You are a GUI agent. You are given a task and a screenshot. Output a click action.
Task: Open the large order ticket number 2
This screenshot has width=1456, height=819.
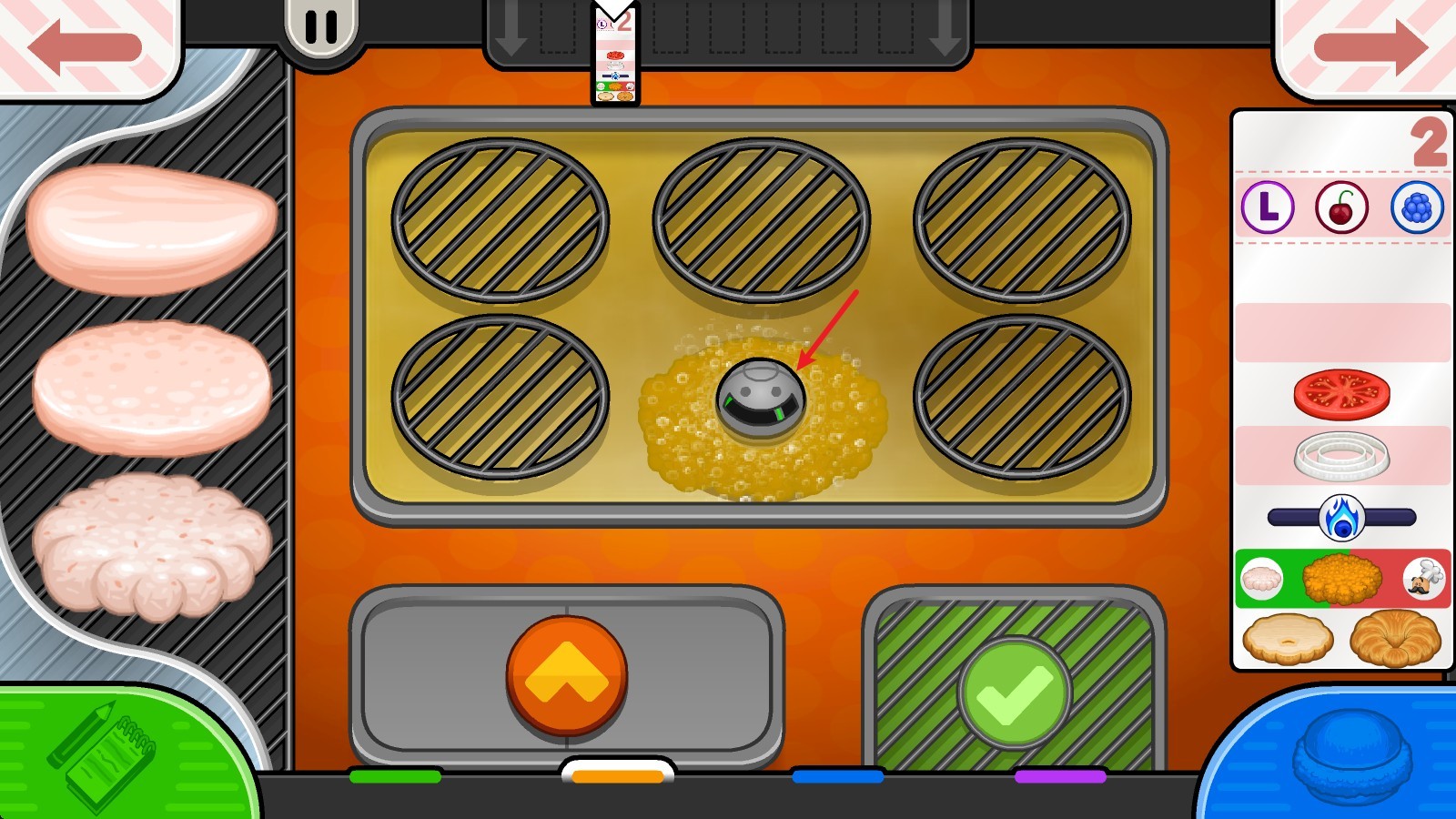pos(1341,389)
